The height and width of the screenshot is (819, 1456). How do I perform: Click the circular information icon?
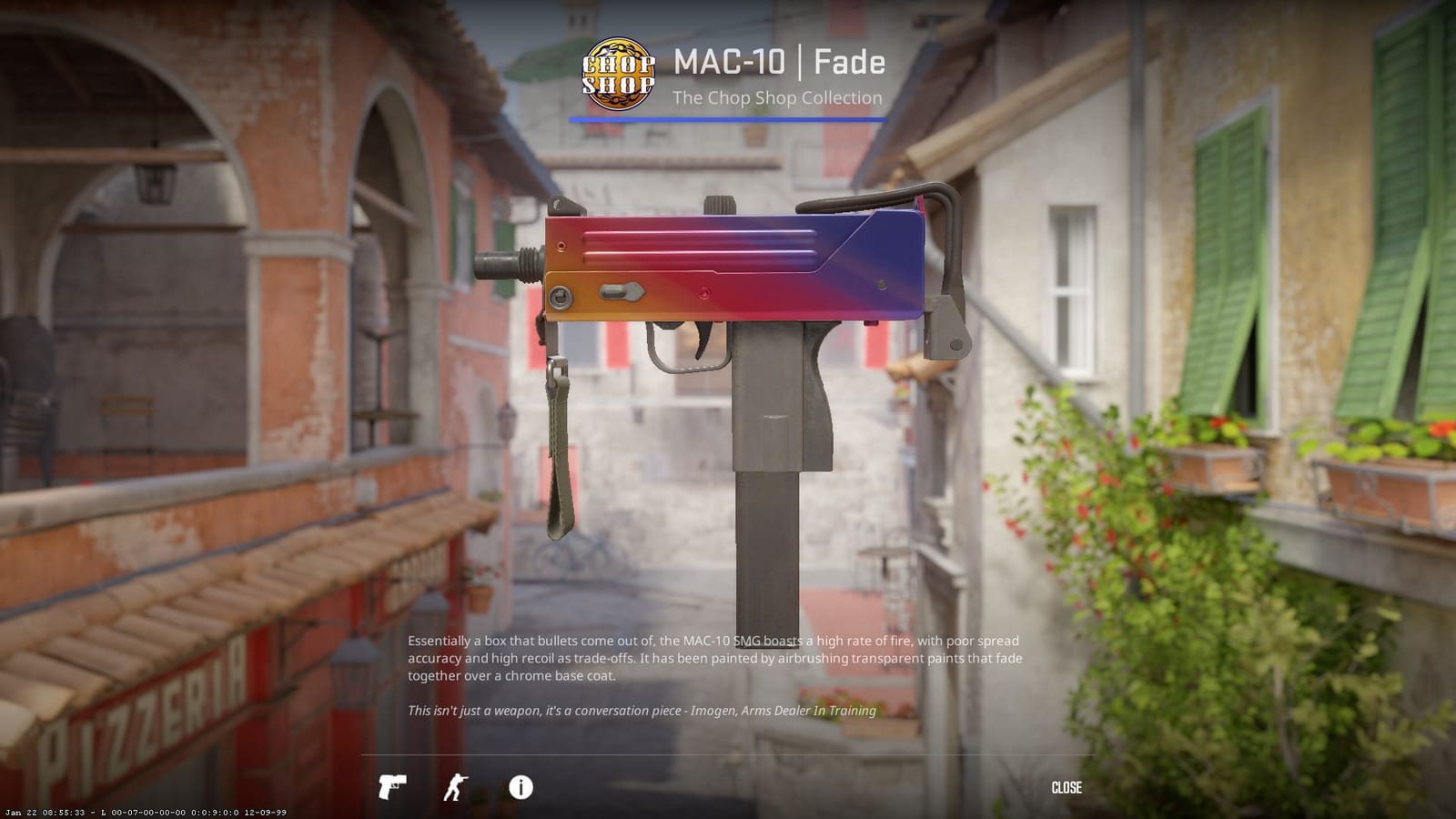[521, 787]
